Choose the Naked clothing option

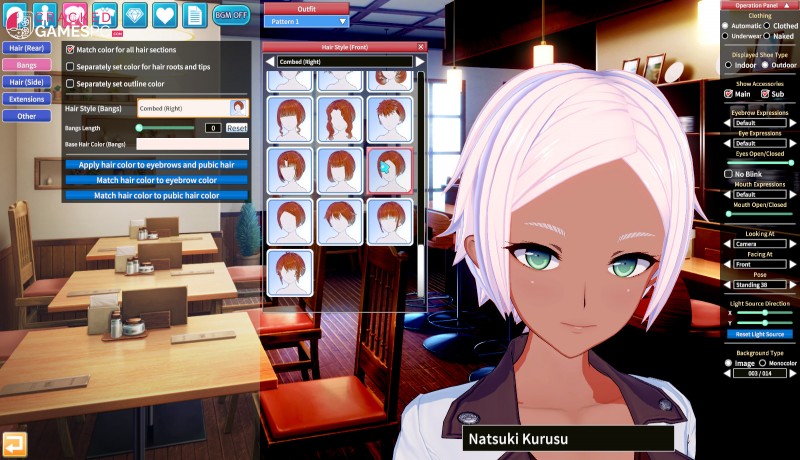point(768,36)
